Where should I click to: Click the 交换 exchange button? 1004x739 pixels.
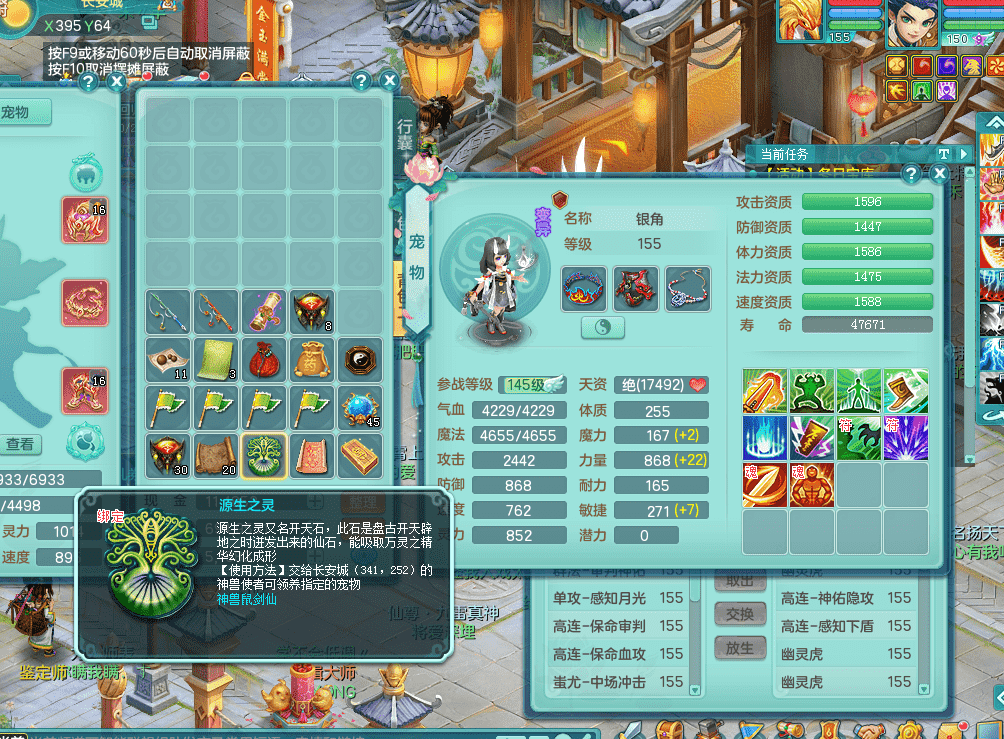[x=740, y=613]
